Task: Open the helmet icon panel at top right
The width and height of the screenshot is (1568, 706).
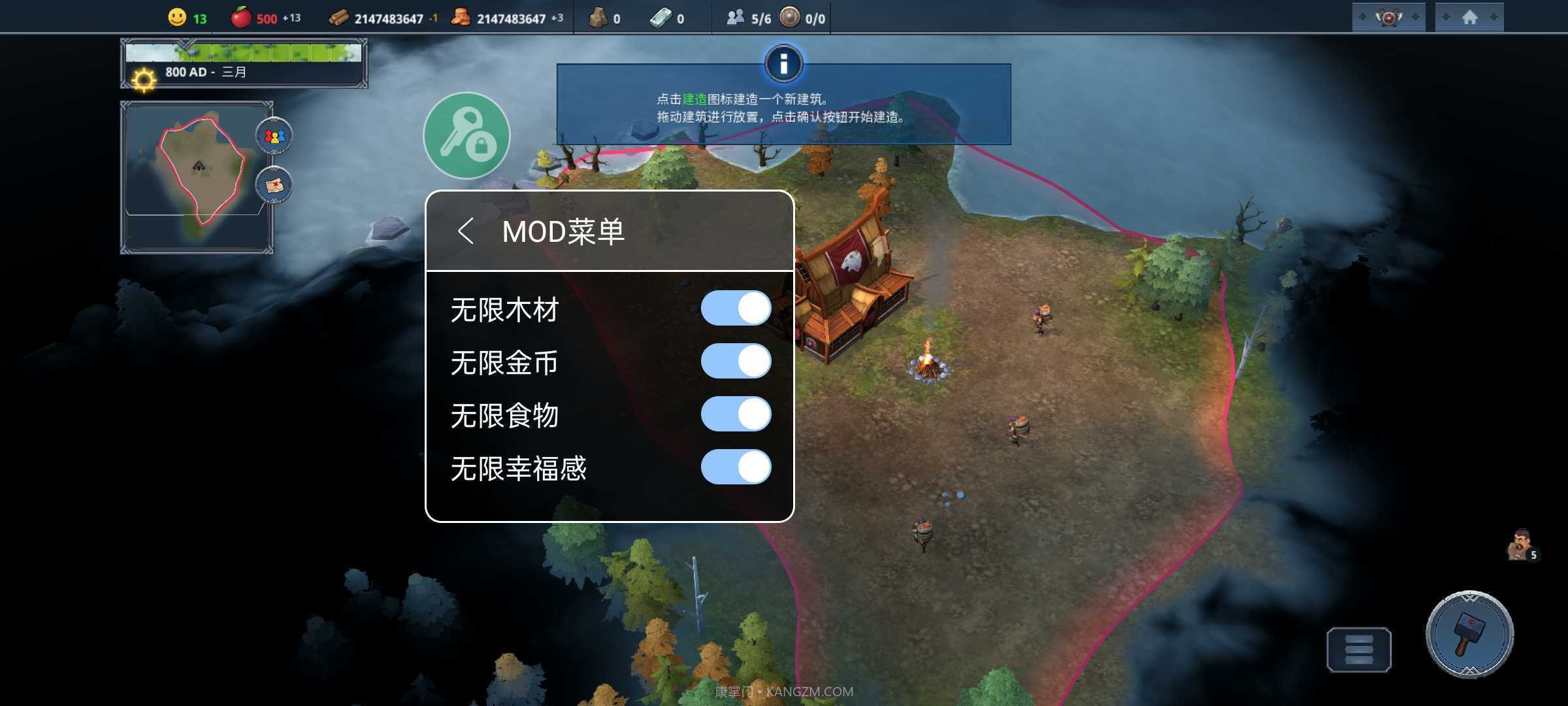Action: (x=1388, y=18)
